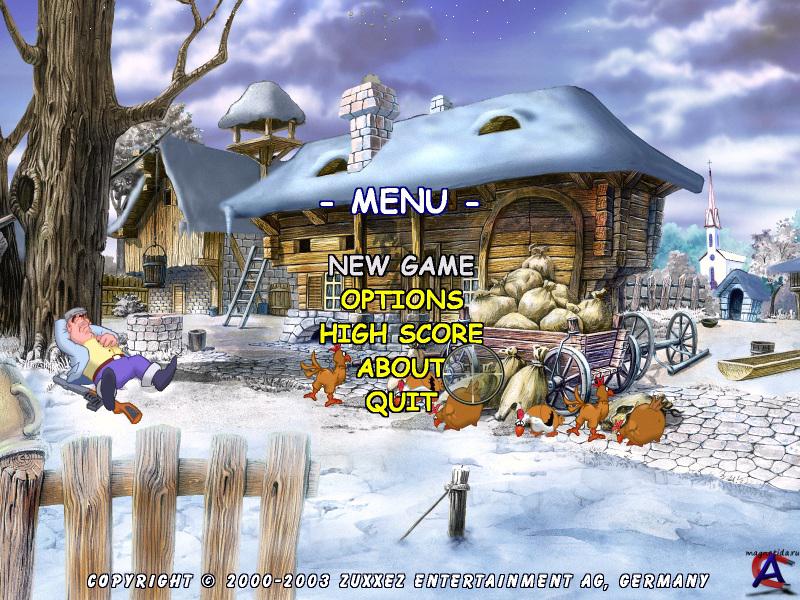Show the About screen

point(401,367)
